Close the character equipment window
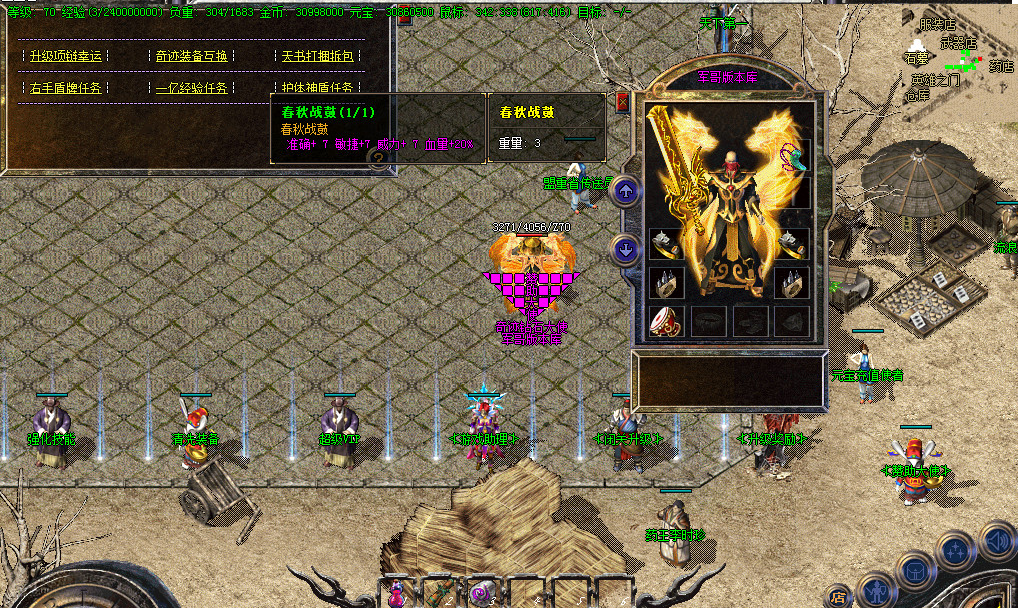The width and height of the screenshot is (1018, 608). (622, 101)
